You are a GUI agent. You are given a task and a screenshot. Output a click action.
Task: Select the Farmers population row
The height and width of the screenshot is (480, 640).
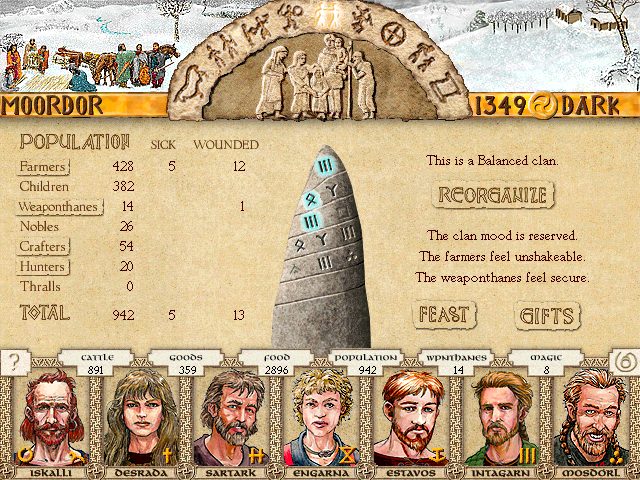tap(43, 166)
